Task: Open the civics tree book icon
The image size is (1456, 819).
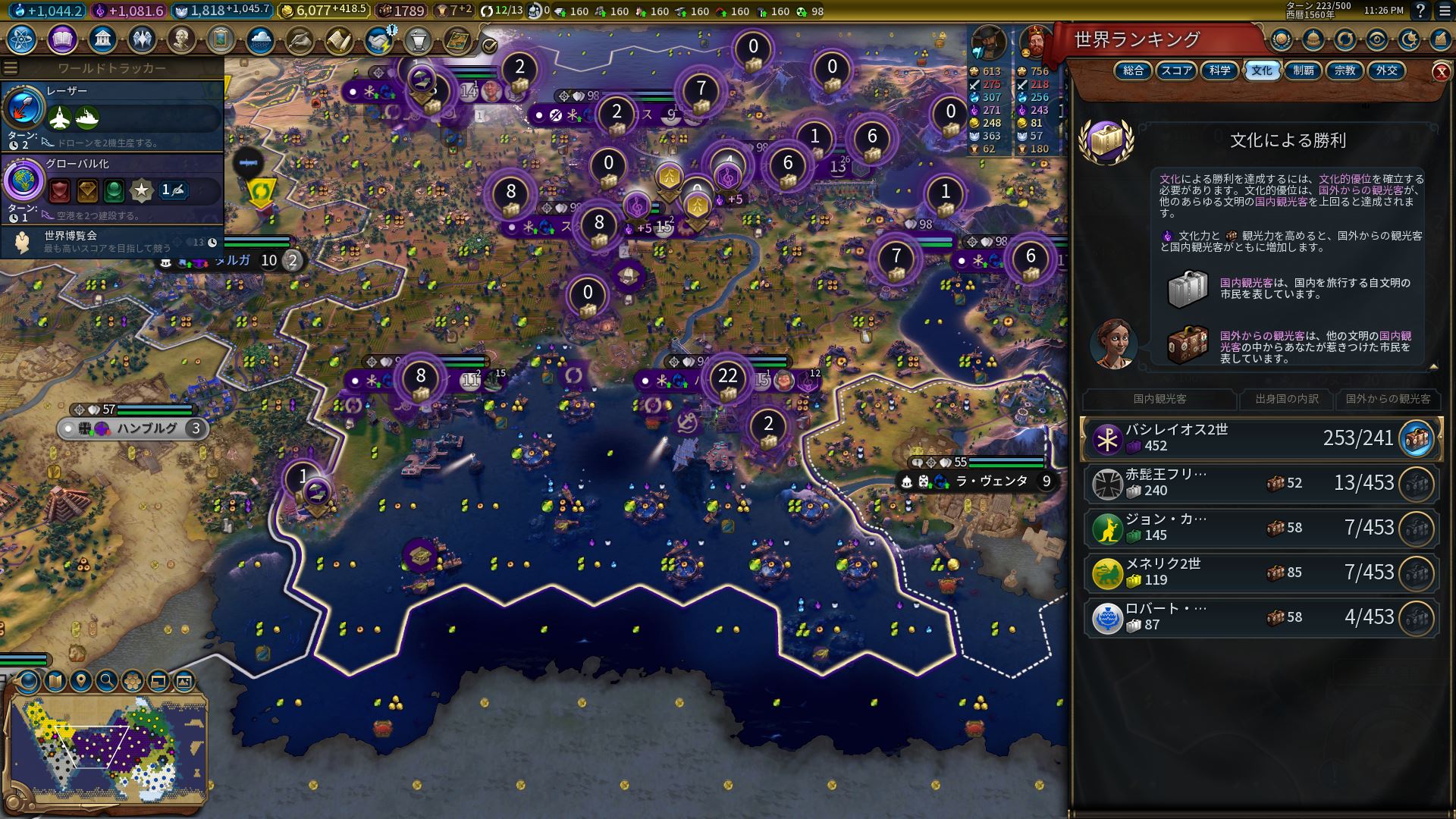Action: tap(62, 39)
